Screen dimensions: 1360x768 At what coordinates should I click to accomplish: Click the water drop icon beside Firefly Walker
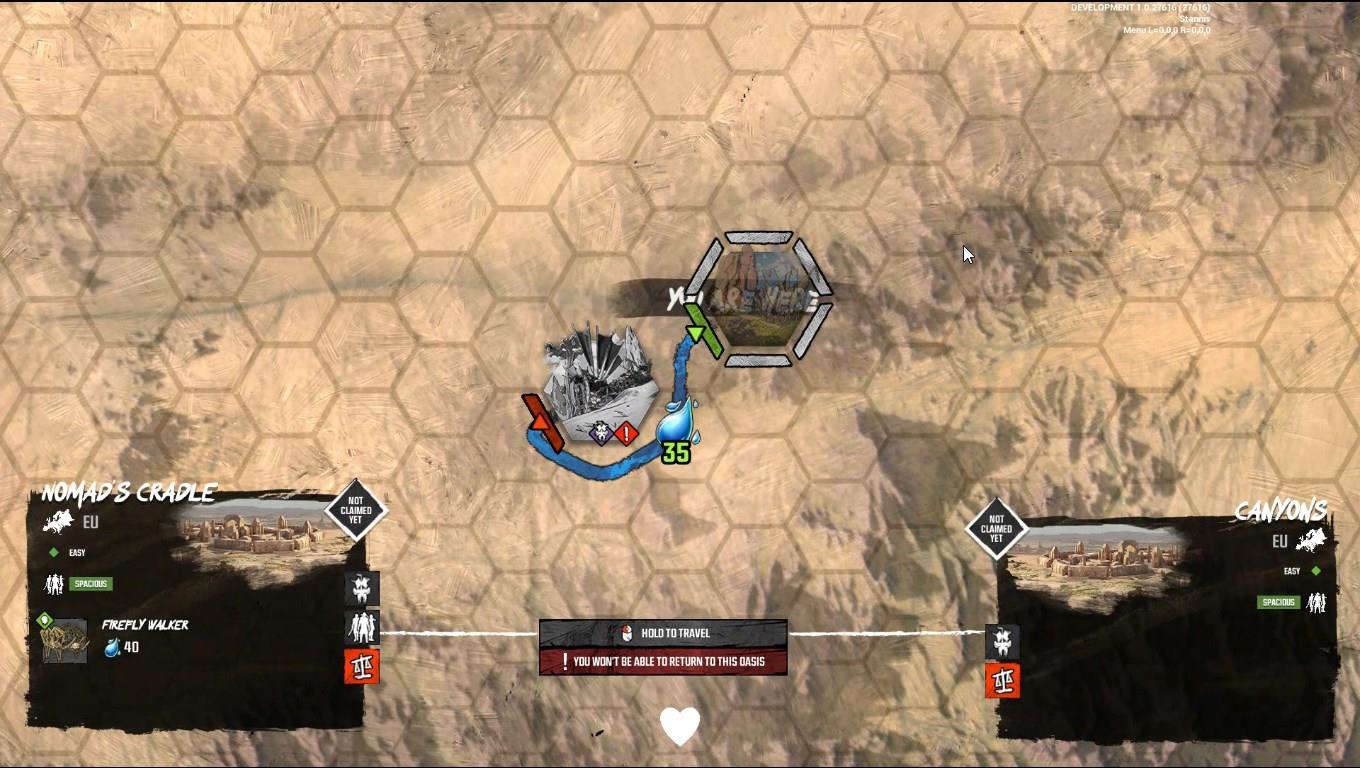[x=112, y=647]
